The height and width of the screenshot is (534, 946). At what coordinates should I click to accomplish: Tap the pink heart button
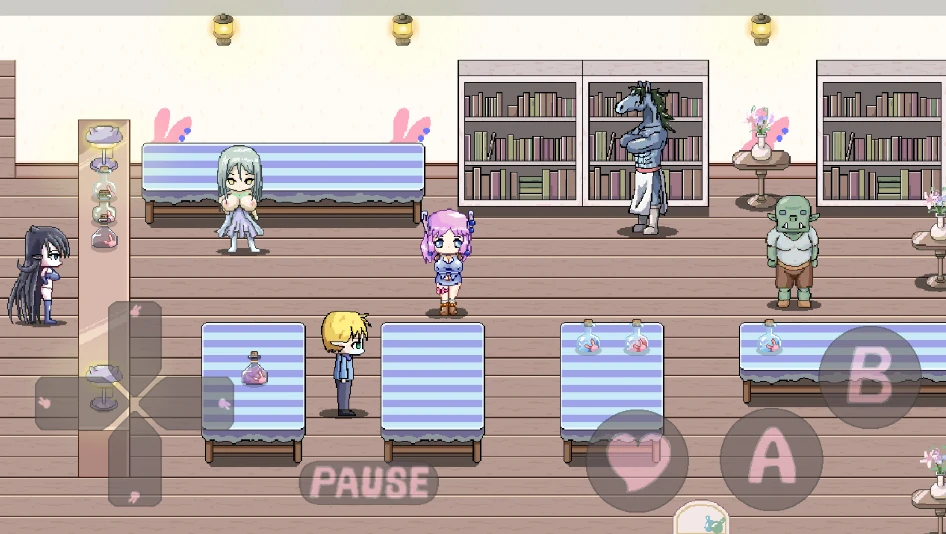pos(637,460)
